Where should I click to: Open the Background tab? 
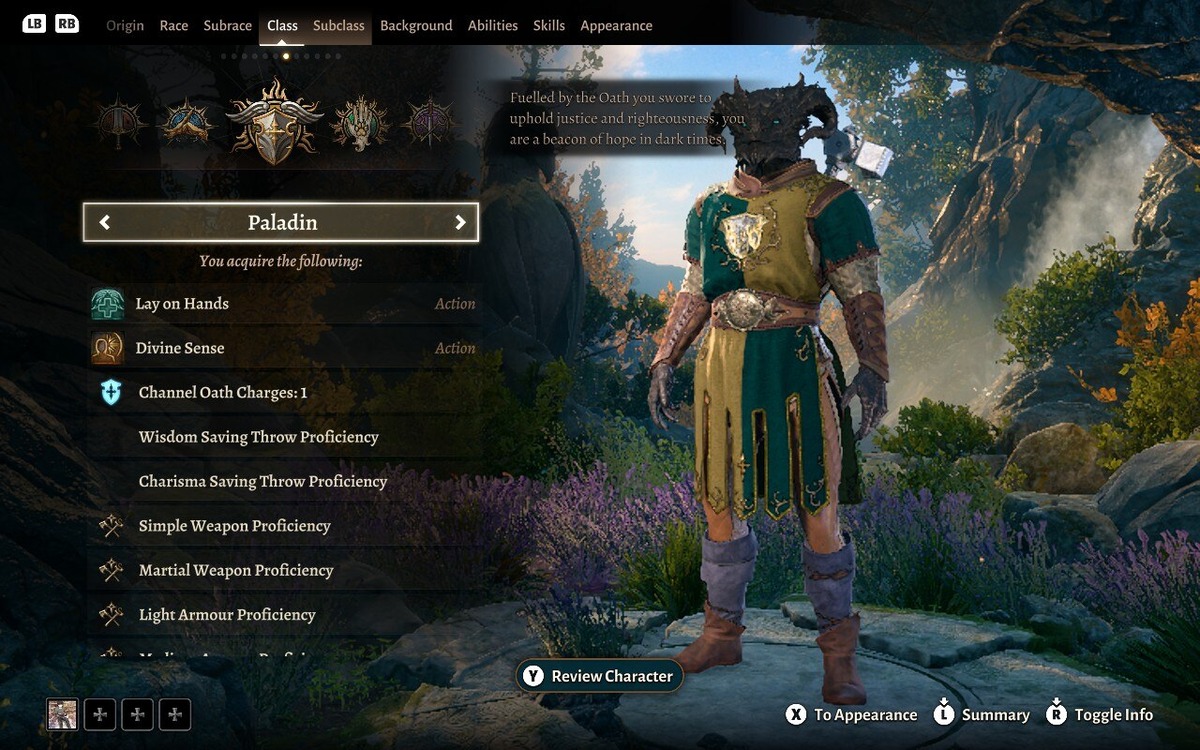coord(416,26)
